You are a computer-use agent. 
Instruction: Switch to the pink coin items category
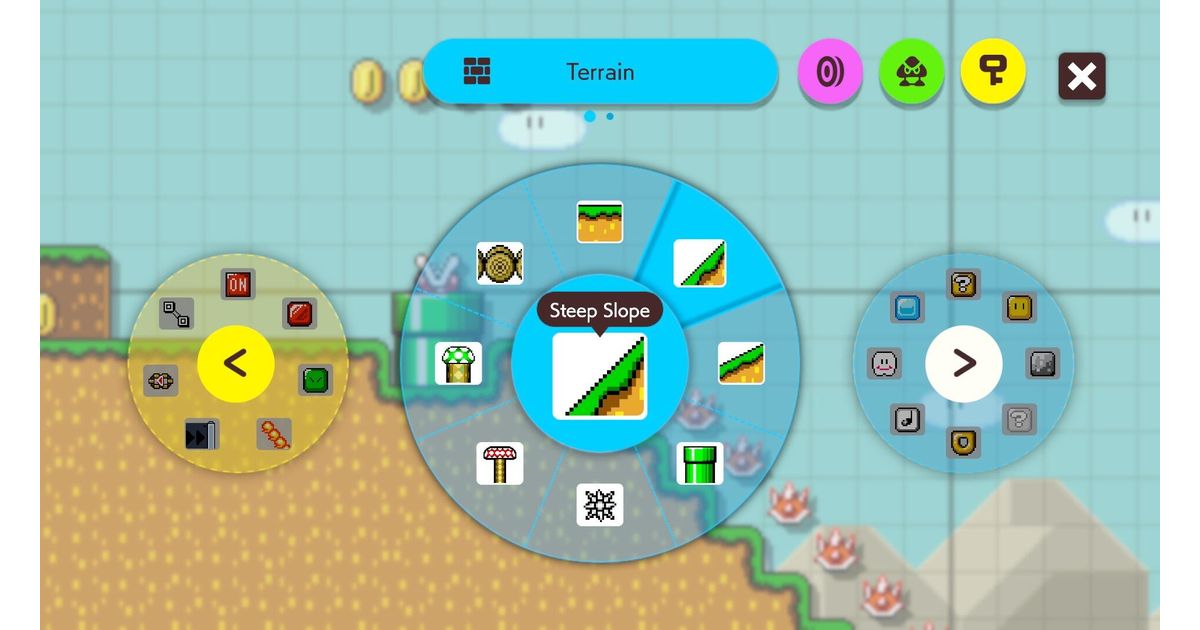829,73
